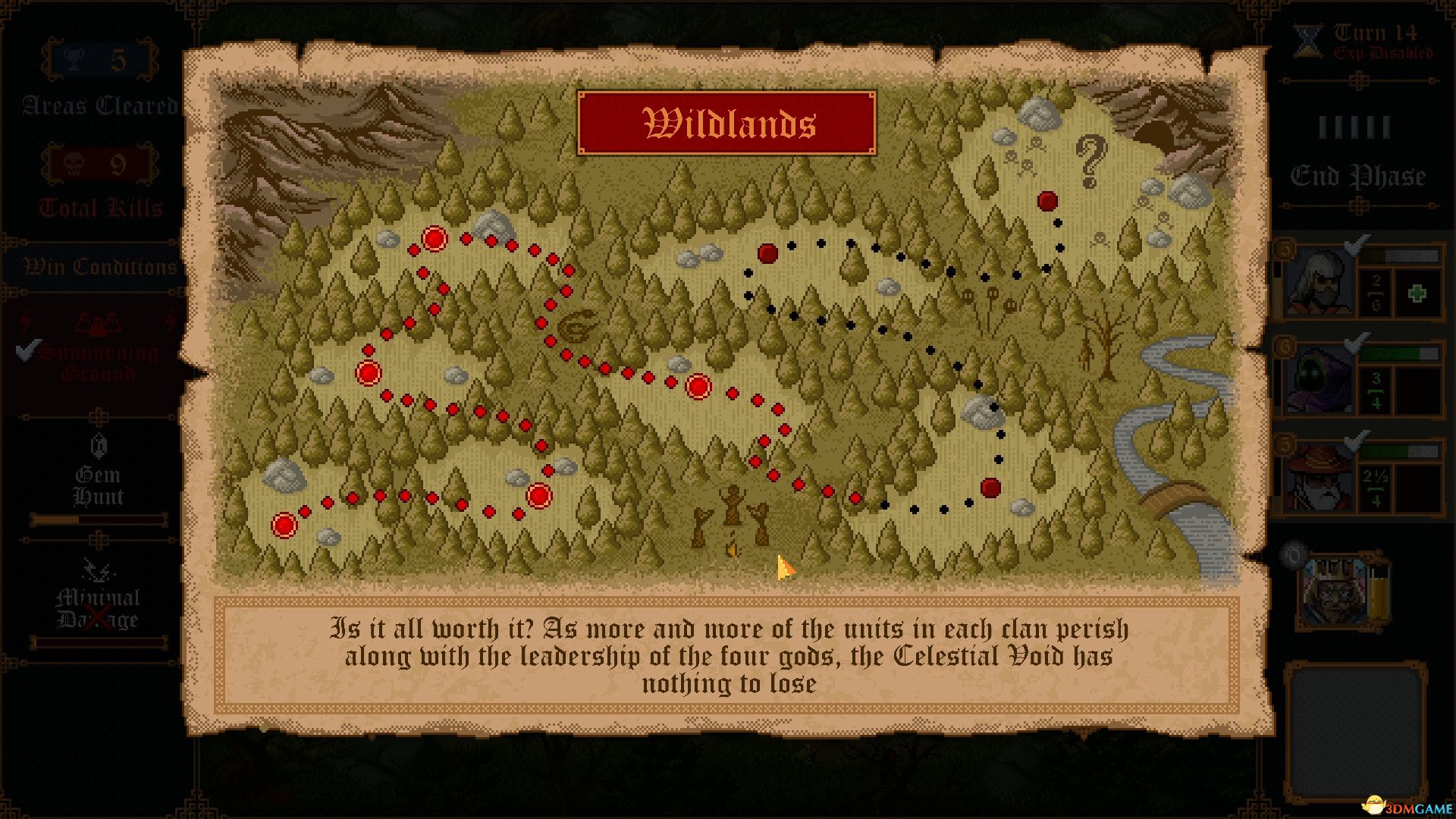Show the Minimal Damage objective
1456x819 pixels.
click(x=97, y=608)
